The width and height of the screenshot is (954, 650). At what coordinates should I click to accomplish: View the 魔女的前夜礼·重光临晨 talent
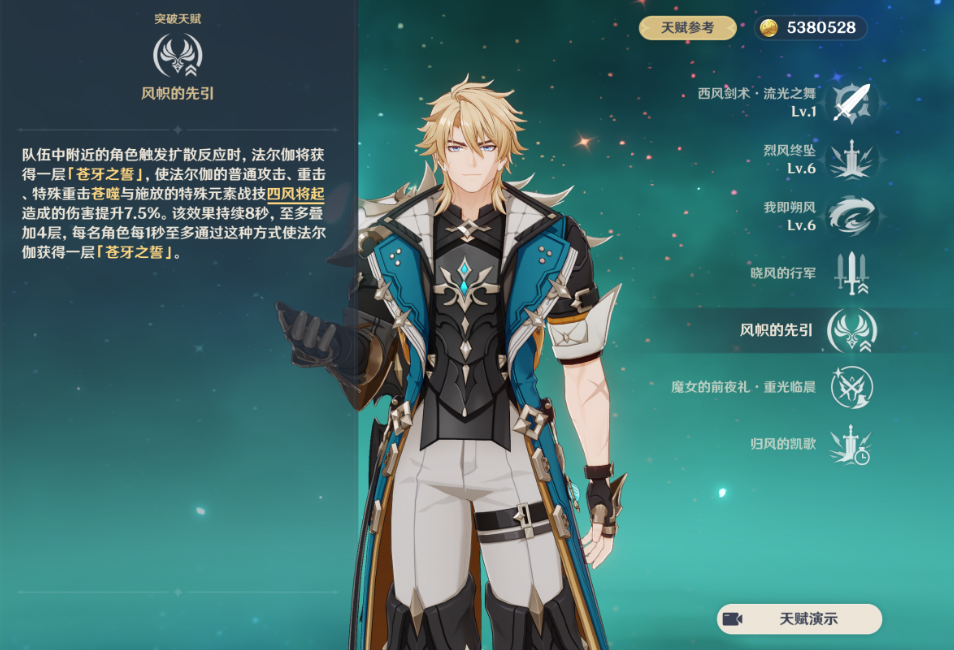[x=851, y=387]
